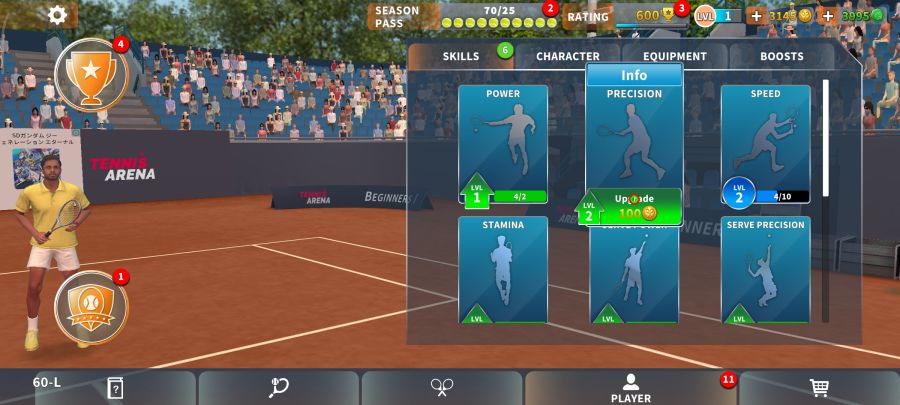Open the tennis ball league badge
Screen dimensions: 900x405
click(91, 305)
